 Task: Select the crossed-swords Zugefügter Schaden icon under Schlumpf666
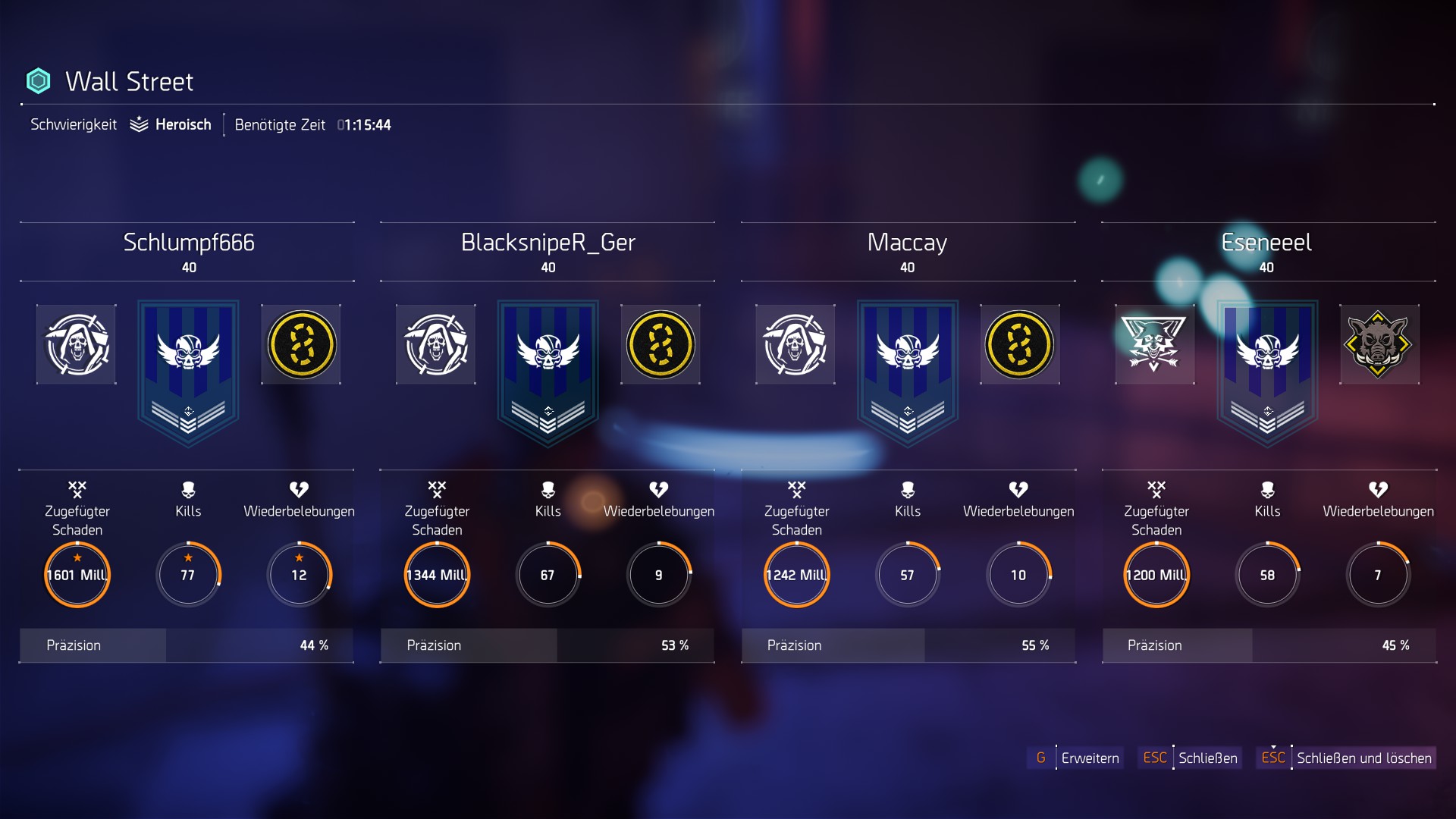click(x=78, y=489)
